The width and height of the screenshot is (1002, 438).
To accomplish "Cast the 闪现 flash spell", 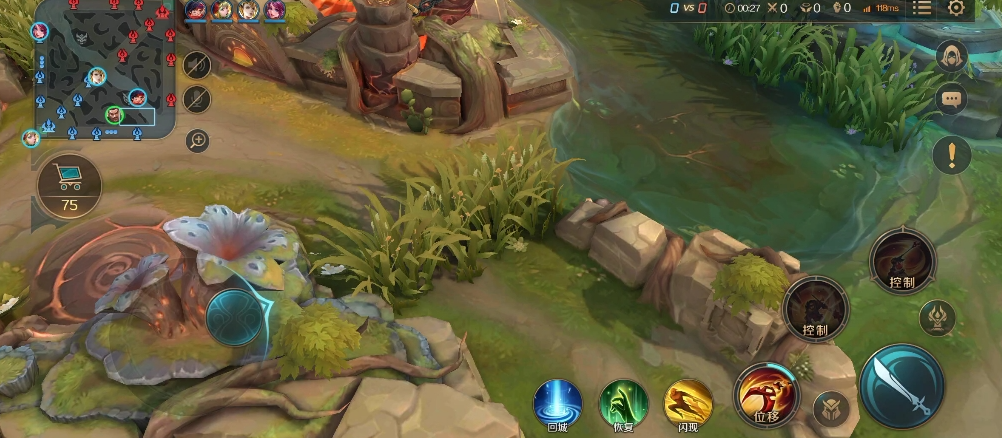I will click(x=688, y=403).
